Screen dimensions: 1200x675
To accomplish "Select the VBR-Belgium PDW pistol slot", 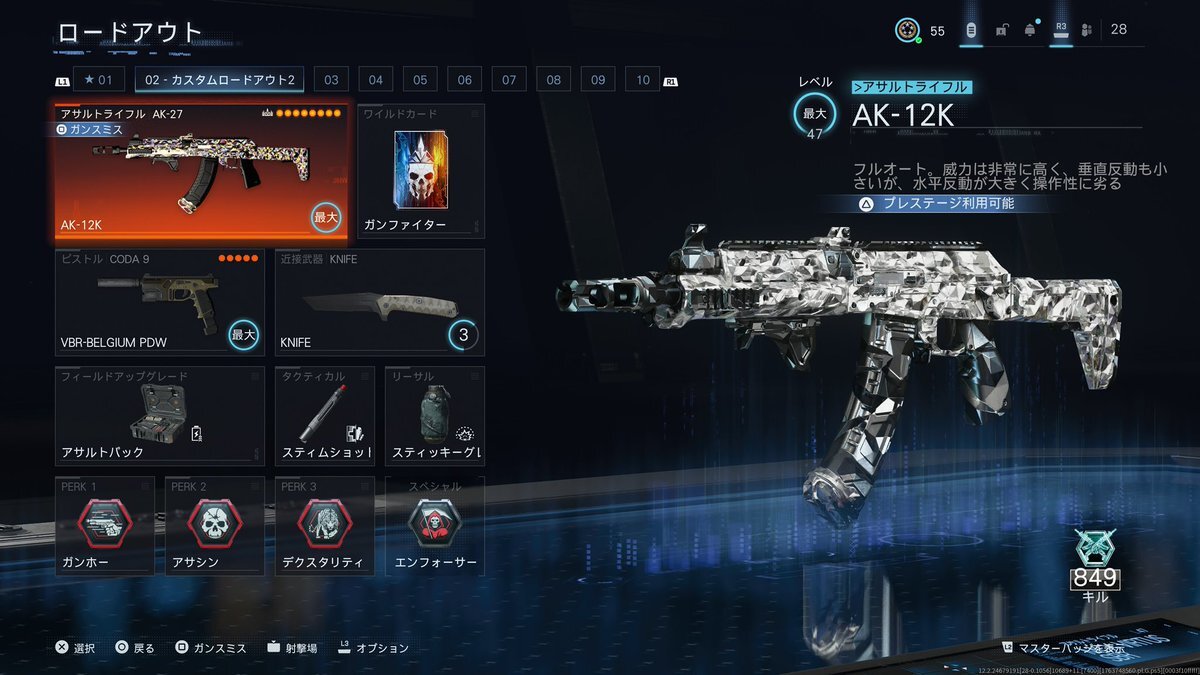I will click(x=160, y=302).
